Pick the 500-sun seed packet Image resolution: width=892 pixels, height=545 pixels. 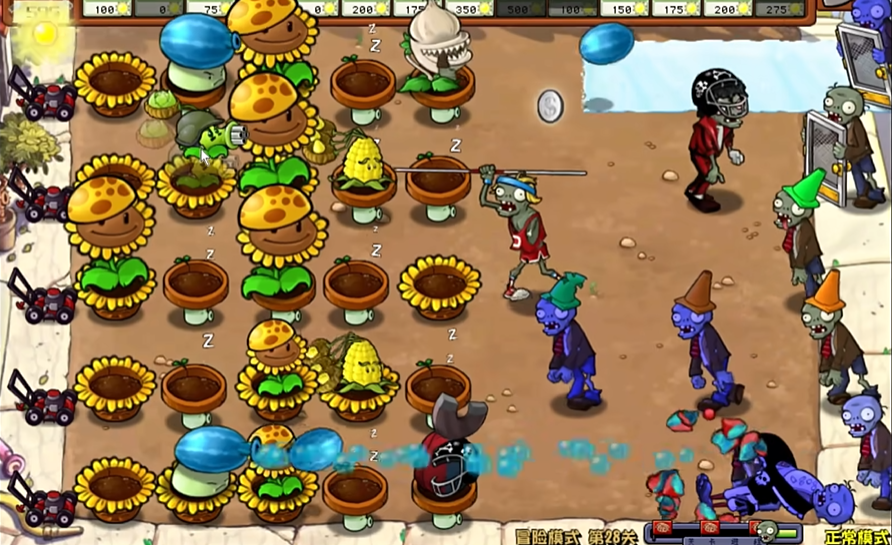pyautogui.click(x=520, y=8)
